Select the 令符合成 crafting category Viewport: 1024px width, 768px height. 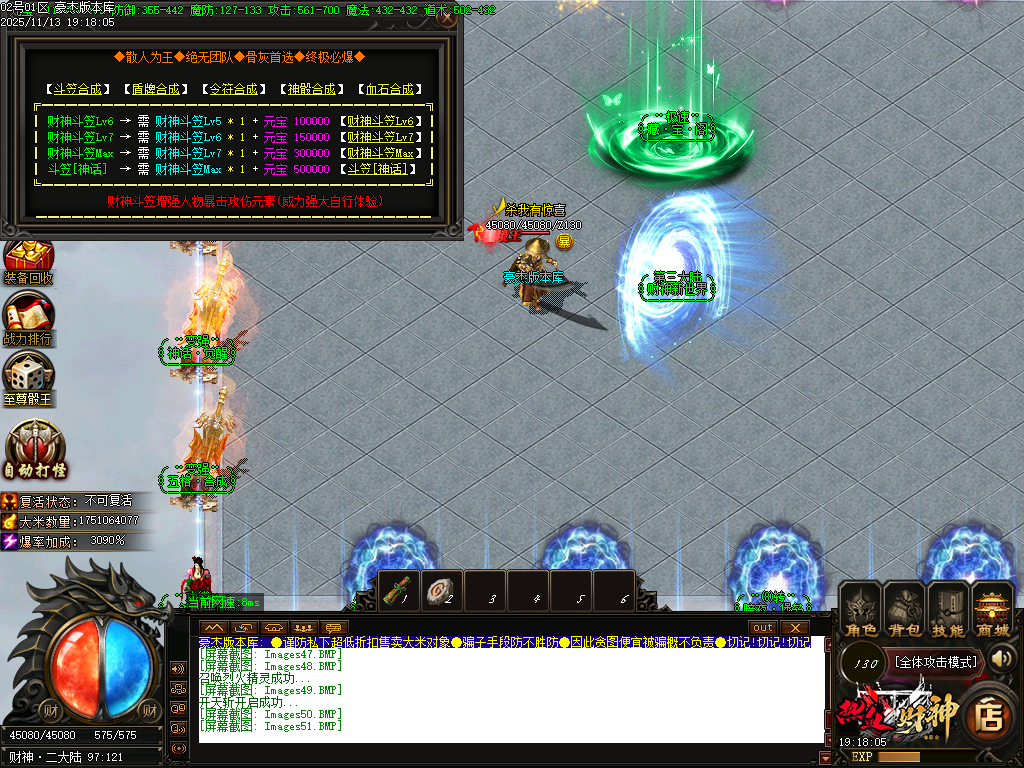[233, 89]
